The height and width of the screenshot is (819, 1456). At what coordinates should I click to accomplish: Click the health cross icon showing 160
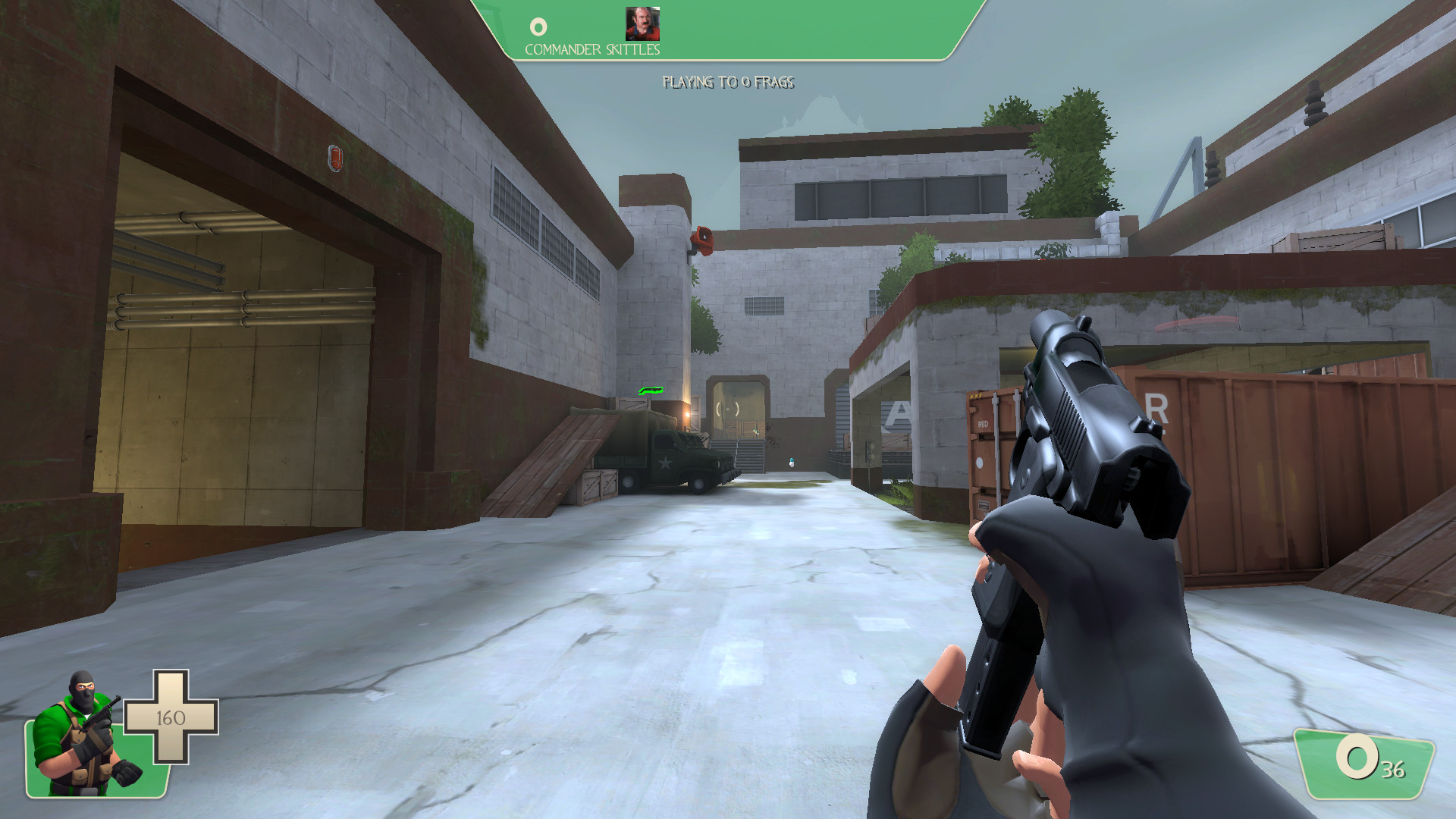[x=173, y=716]
